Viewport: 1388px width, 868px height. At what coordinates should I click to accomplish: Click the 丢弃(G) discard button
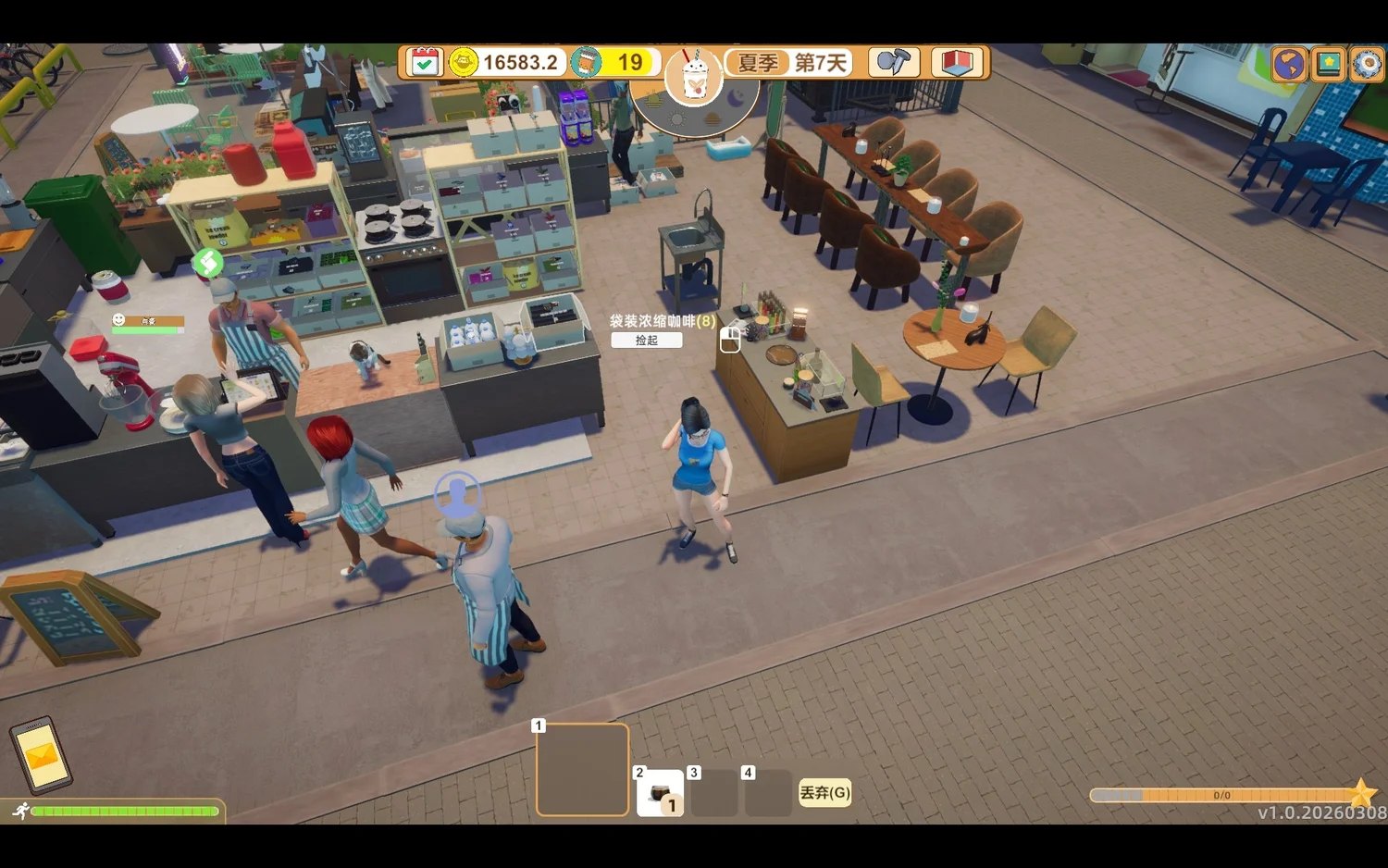[x=824, y=793]
